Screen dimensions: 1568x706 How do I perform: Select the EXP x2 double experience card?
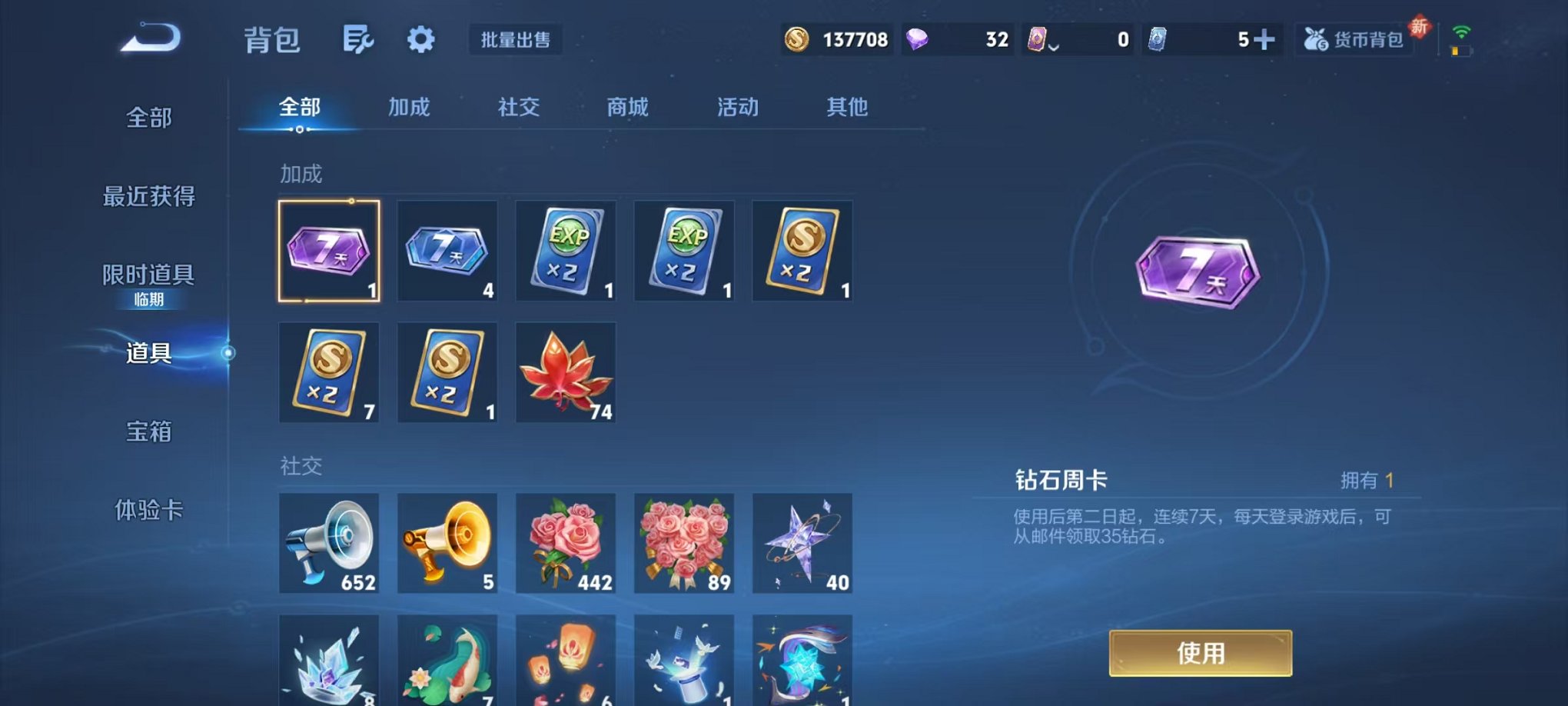click(565, 251)
